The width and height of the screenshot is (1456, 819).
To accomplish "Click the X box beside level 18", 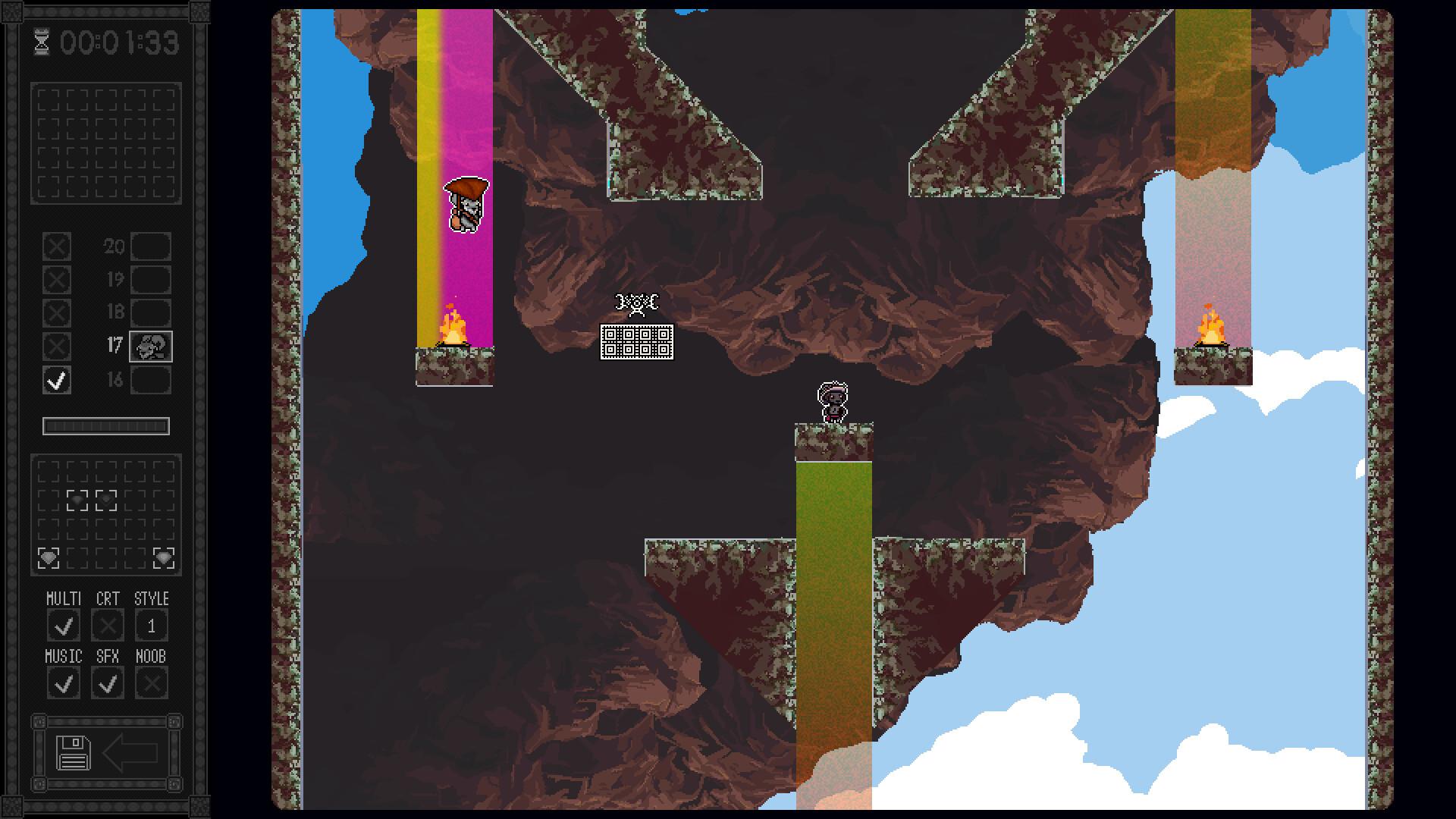I will [x=57, y=313].
